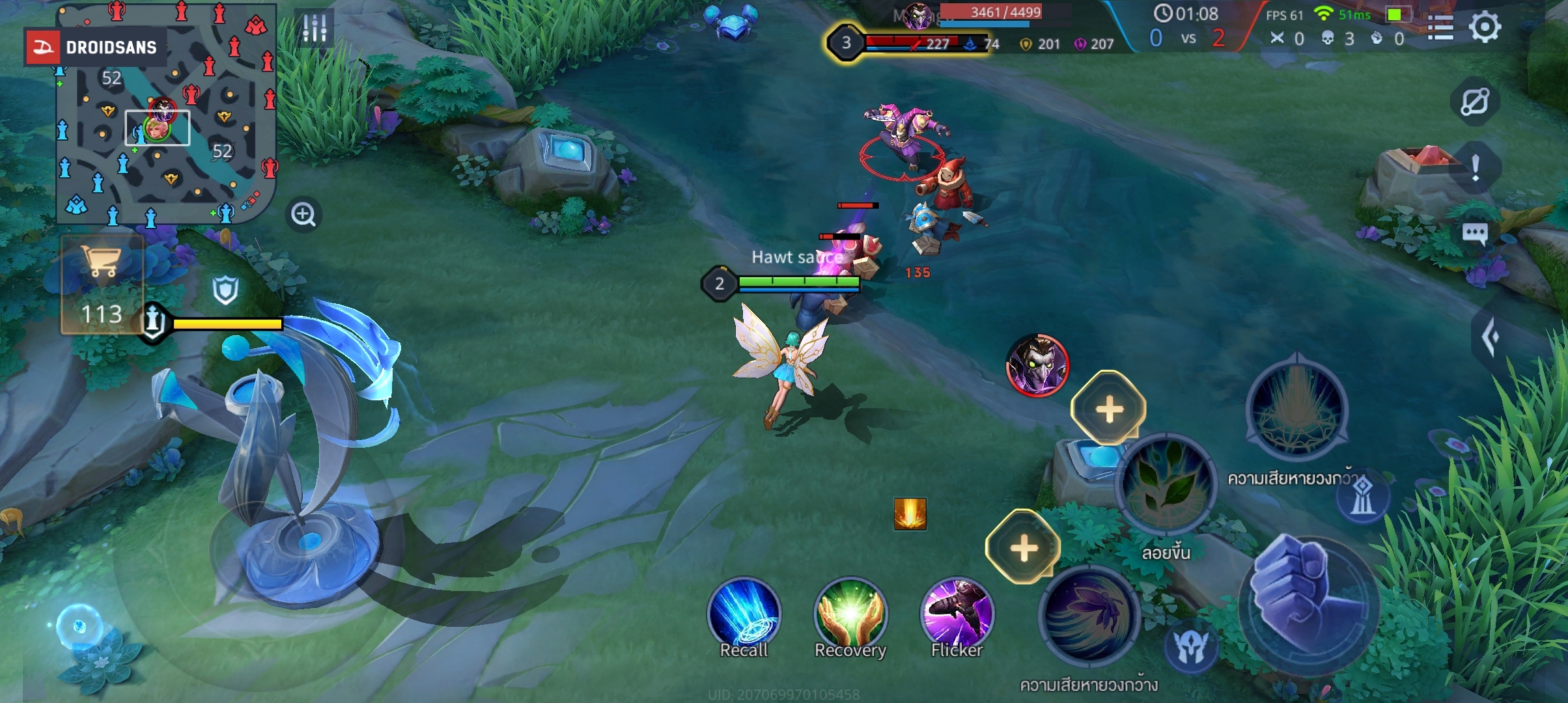Show the scoreboard list icon
This screenshot has width=1568, height=703.
tap(1440, 28)
